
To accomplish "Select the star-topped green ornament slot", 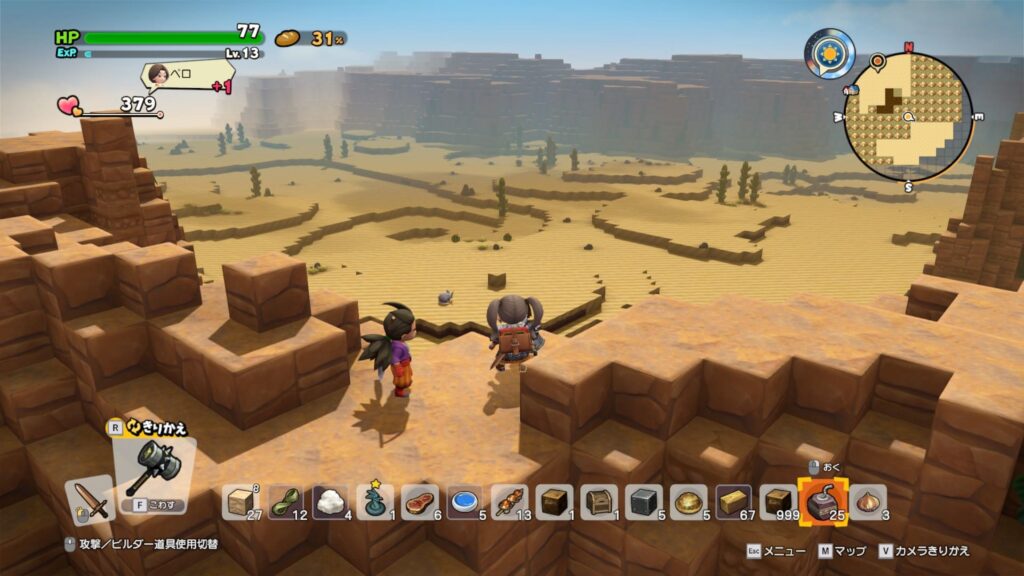I will [x=375, y=502].
